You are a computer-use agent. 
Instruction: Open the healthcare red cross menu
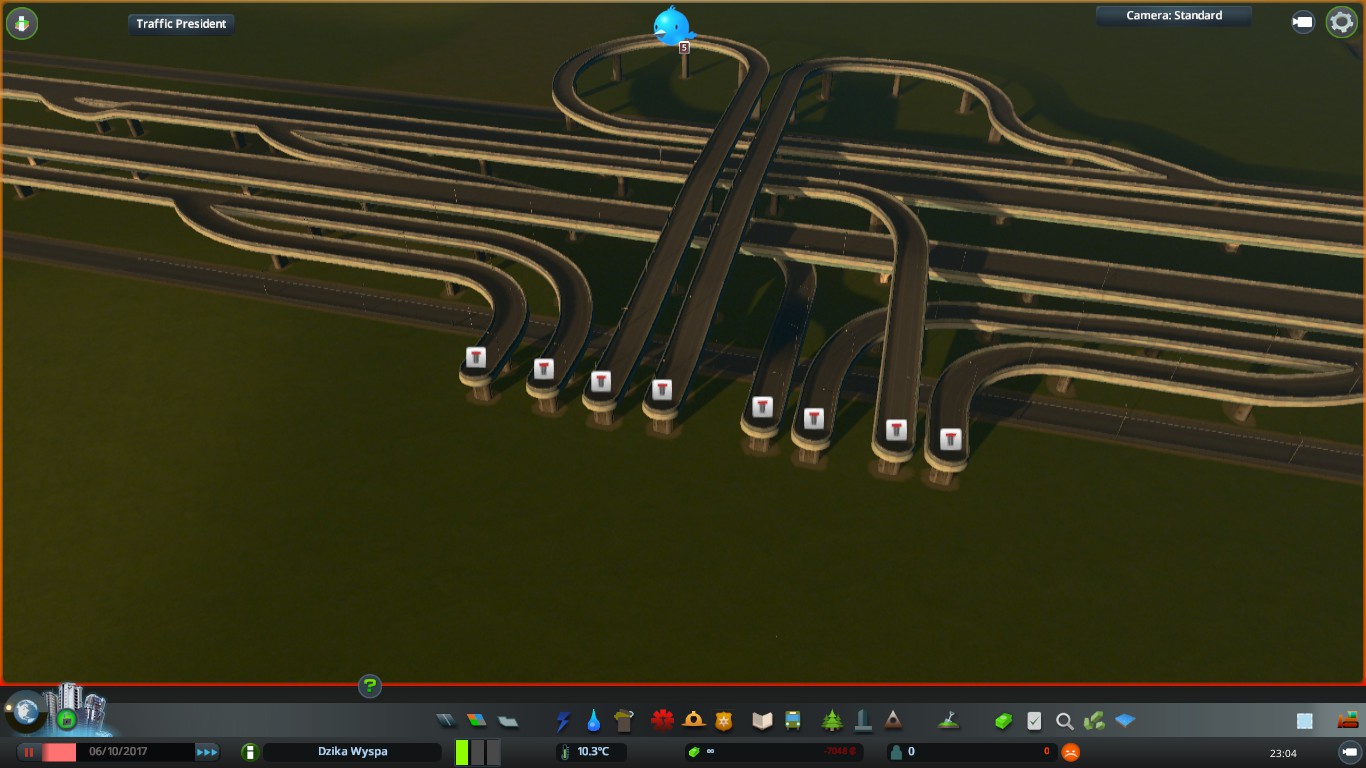(x=662, y=720)
